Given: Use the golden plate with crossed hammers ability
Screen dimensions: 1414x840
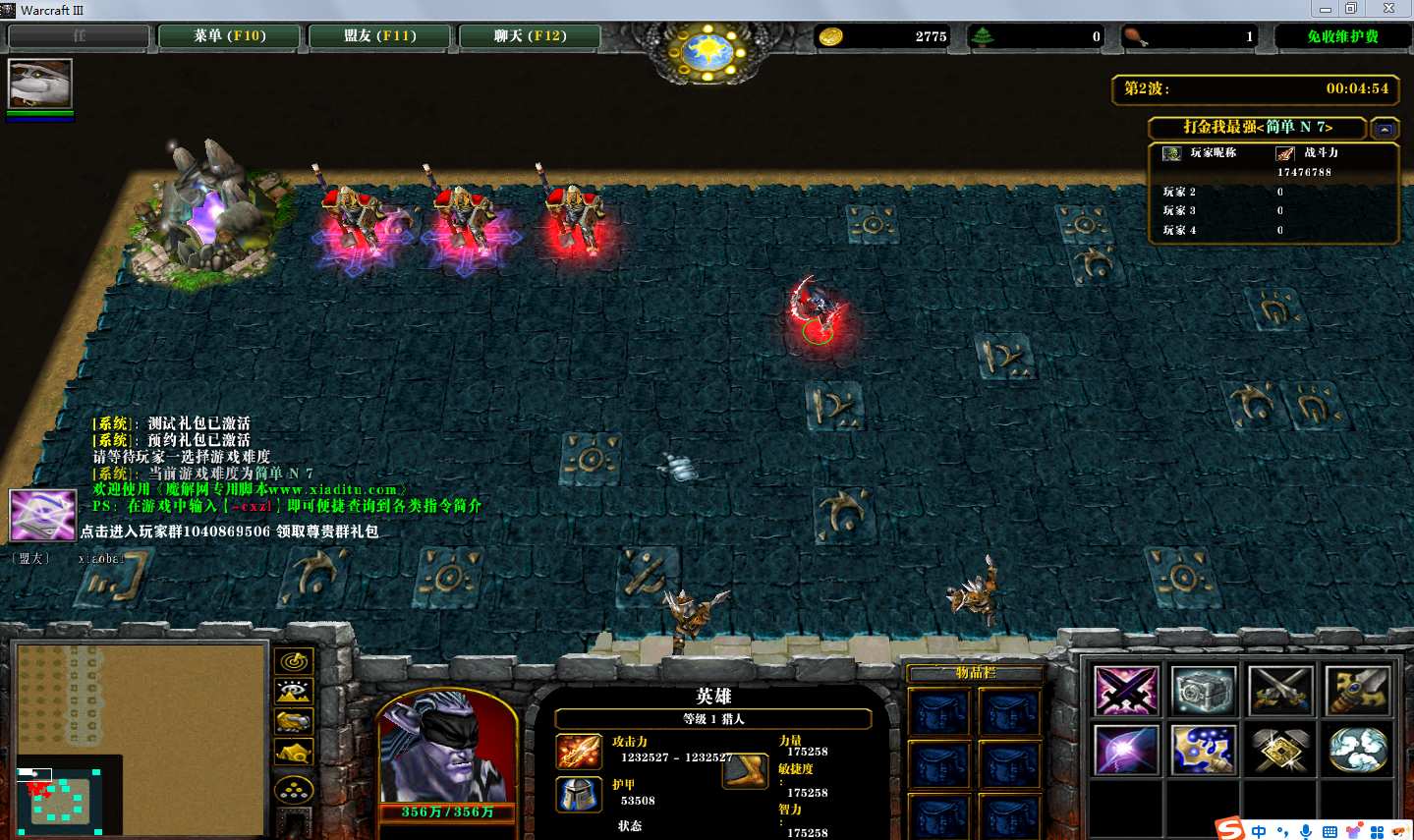Looking at the screenshot, I should tap(1280, 751).
